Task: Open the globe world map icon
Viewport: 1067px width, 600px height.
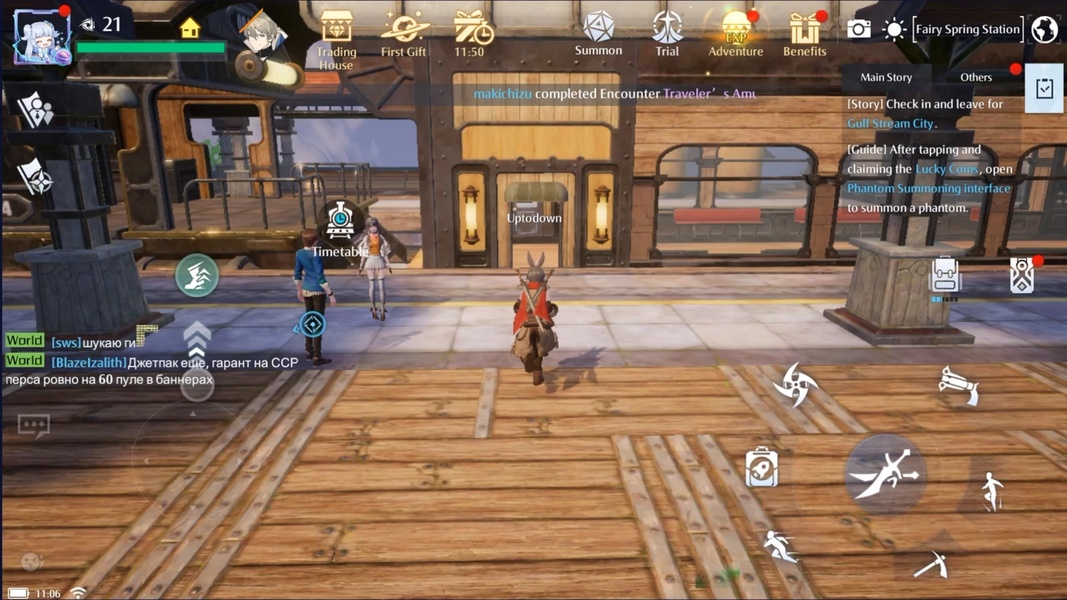Action: click(1045, 29)
